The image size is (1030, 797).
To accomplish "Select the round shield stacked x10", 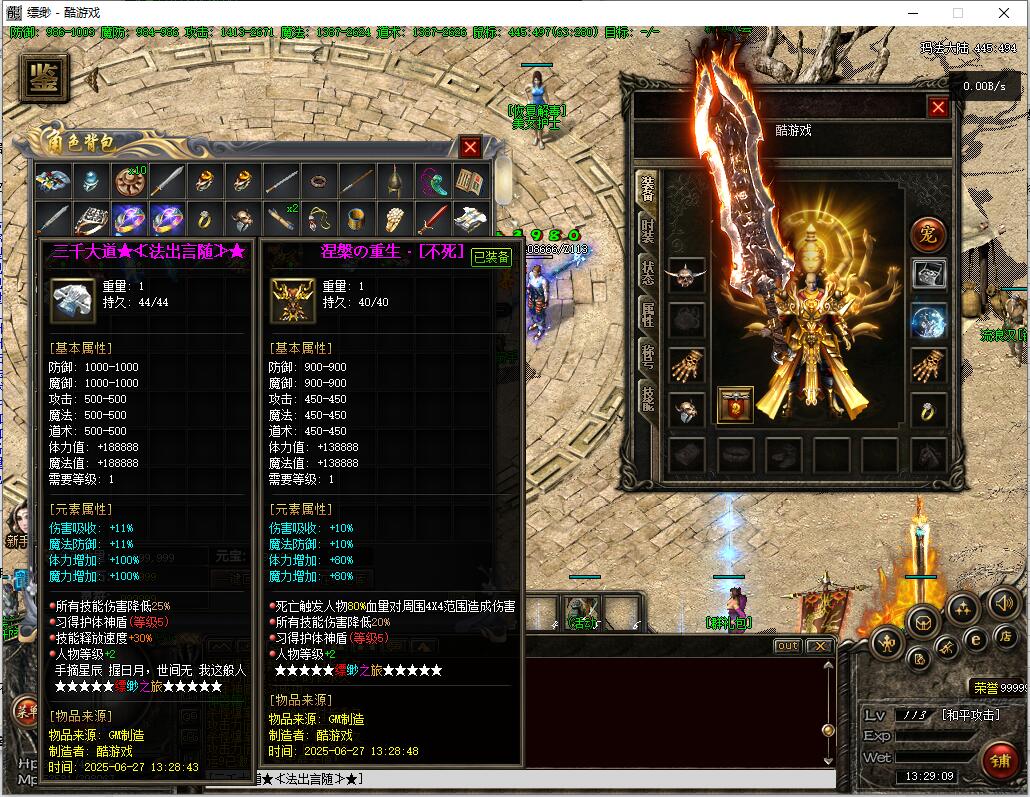I will point(129,181).
